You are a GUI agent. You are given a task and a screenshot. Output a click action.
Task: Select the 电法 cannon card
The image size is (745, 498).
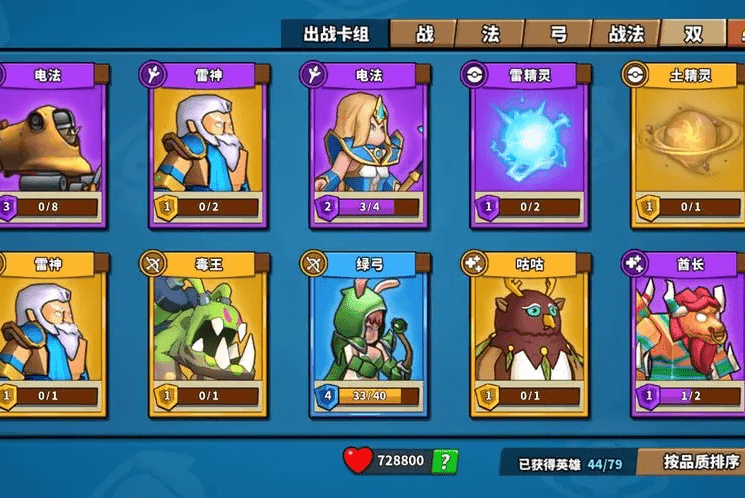click(50, 145)
